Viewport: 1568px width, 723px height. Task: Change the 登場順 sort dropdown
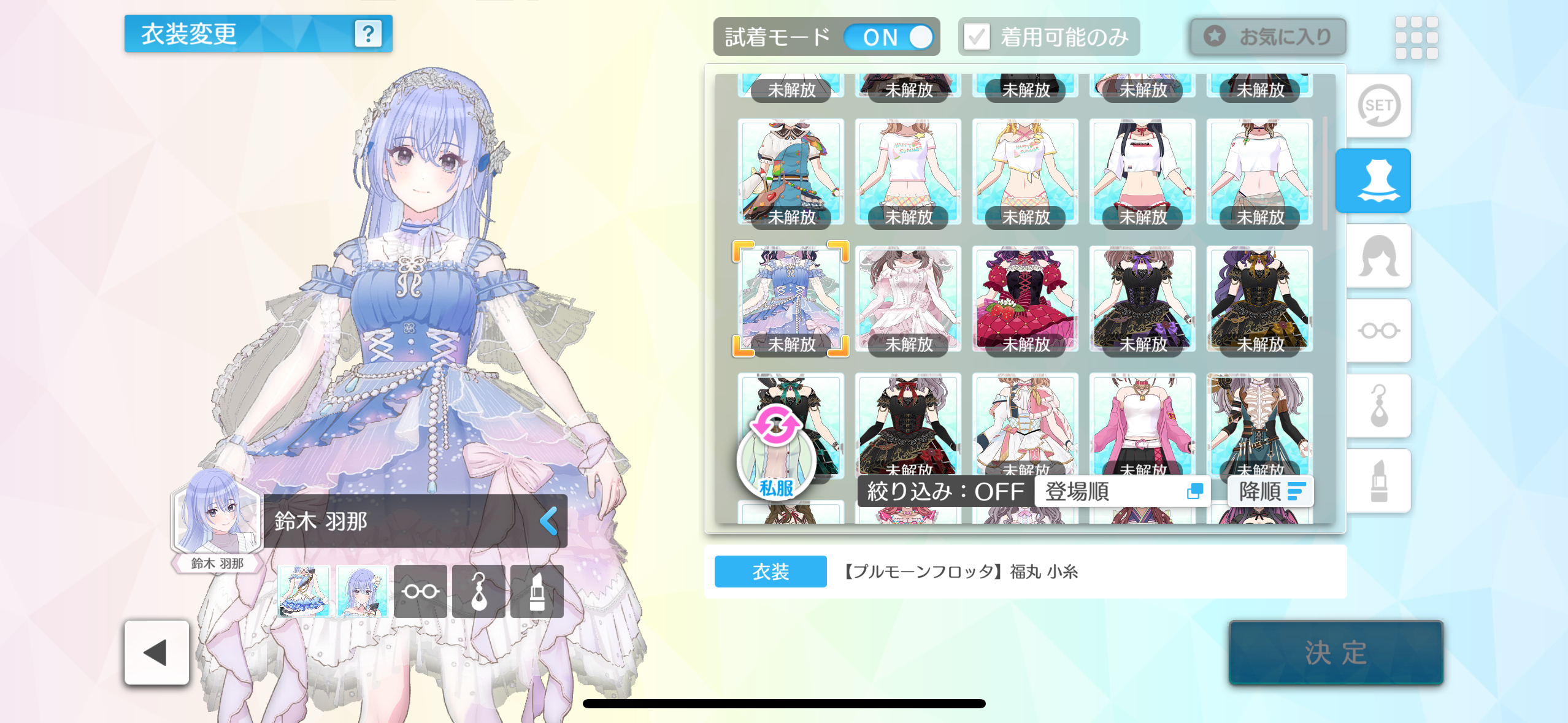pyautogui.click(x=1123, y=492)
